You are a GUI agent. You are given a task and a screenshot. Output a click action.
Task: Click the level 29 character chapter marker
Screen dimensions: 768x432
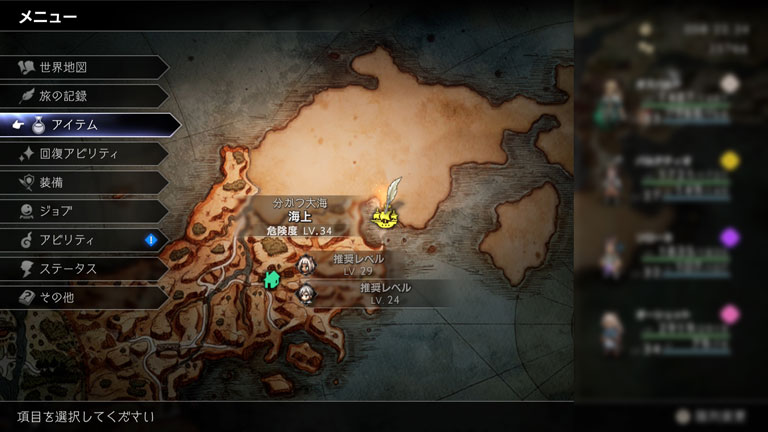pos(306,264)
